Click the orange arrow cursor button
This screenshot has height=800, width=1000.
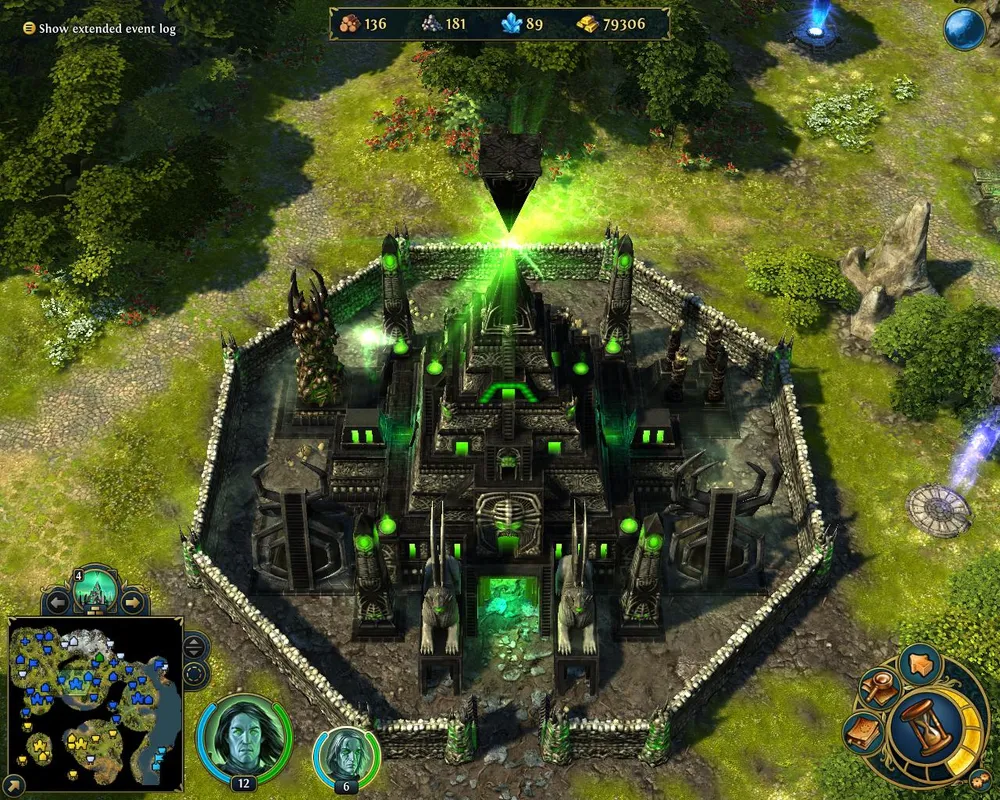(x=919, y=665)
